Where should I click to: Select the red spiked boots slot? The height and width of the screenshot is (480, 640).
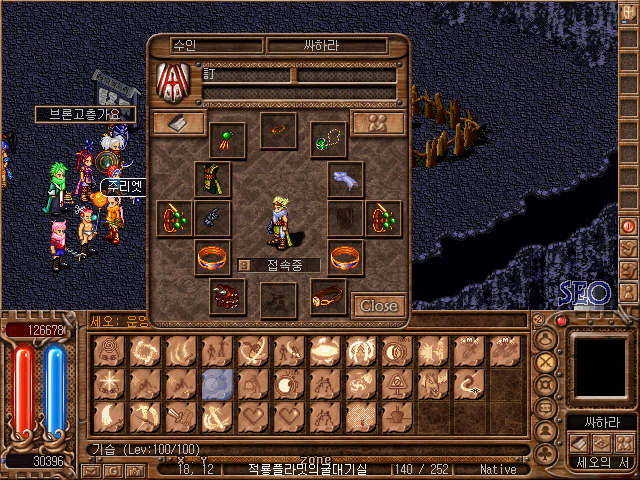[x=227, y=296]
